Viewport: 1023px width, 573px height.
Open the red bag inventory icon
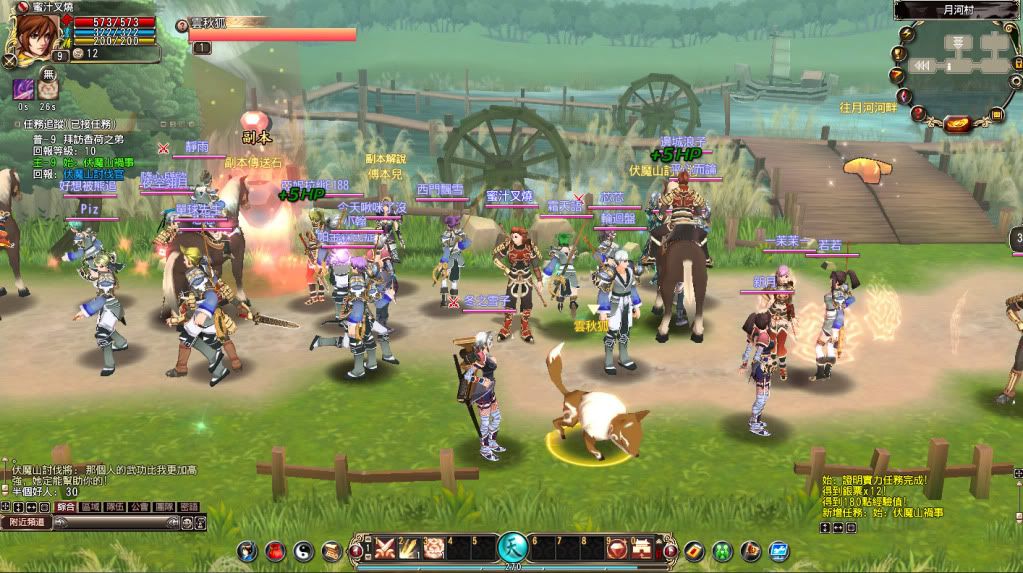(274, 551)
